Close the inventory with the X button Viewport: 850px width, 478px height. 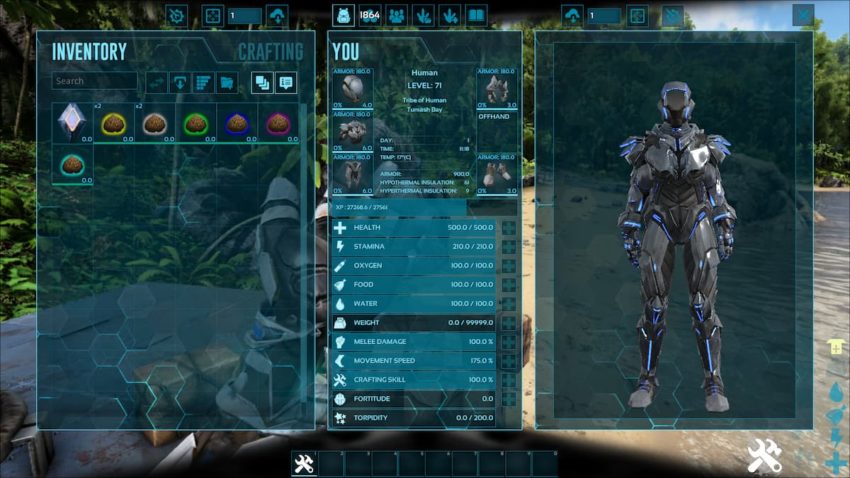(802, 15)
